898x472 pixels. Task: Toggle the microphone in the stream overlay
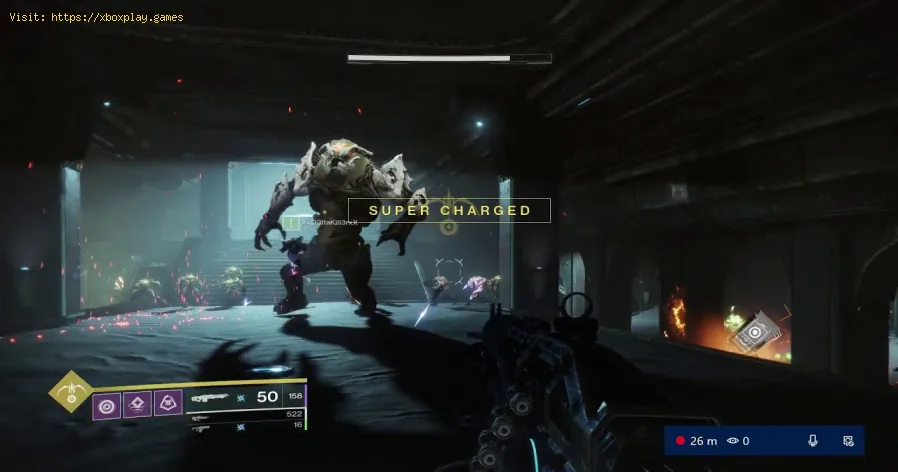pyautogui.click(x=813, y=441)
